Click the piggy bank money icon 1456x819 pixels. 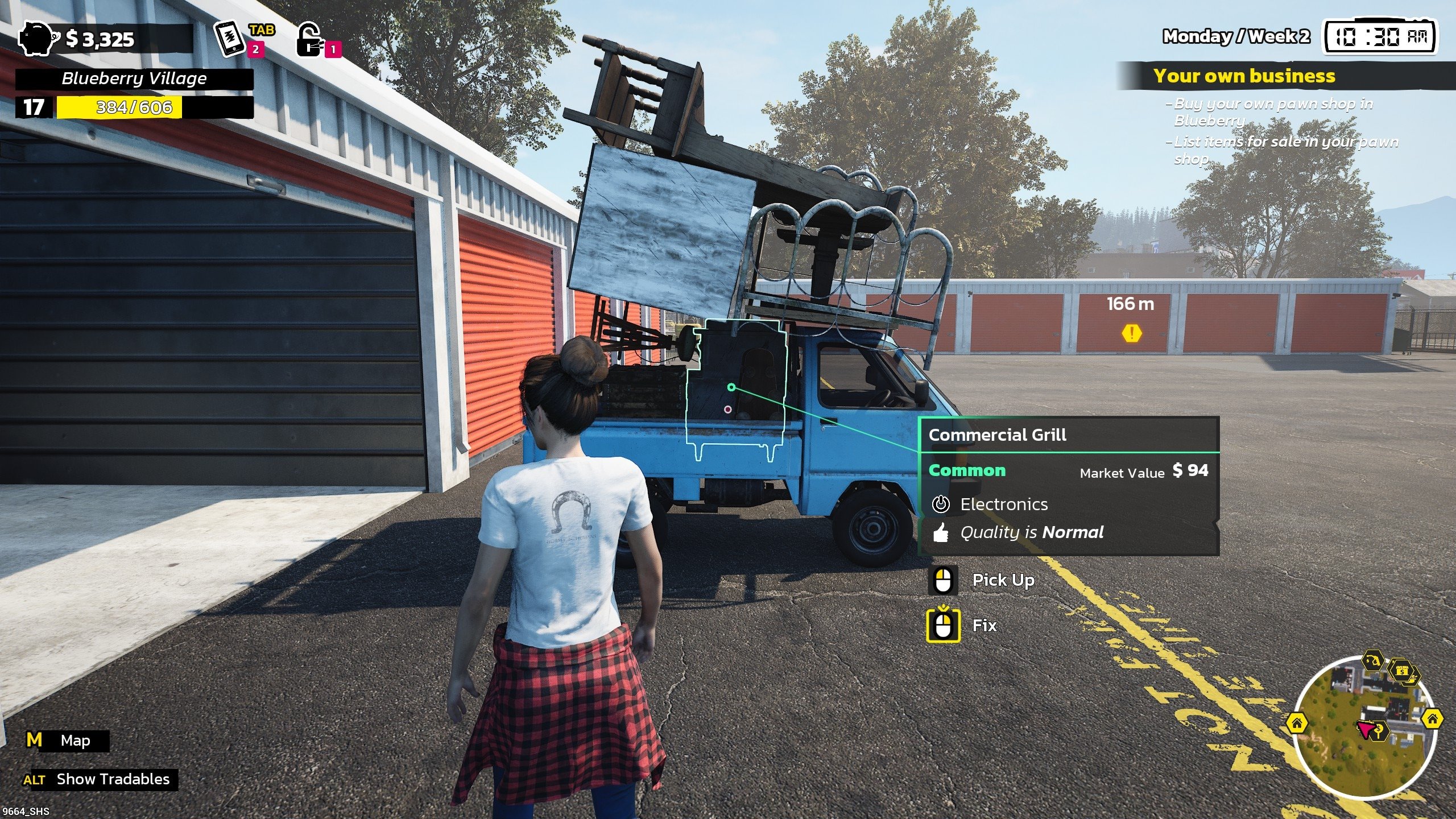point(39,39)
